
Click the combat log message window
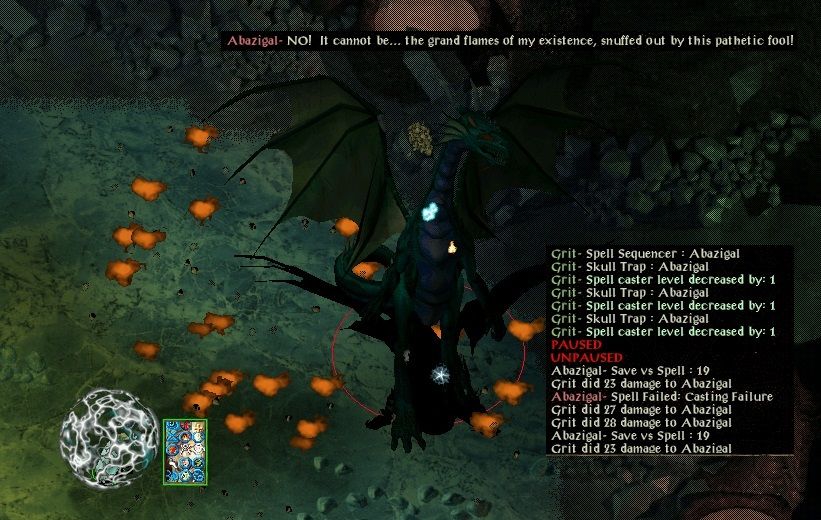670,350
